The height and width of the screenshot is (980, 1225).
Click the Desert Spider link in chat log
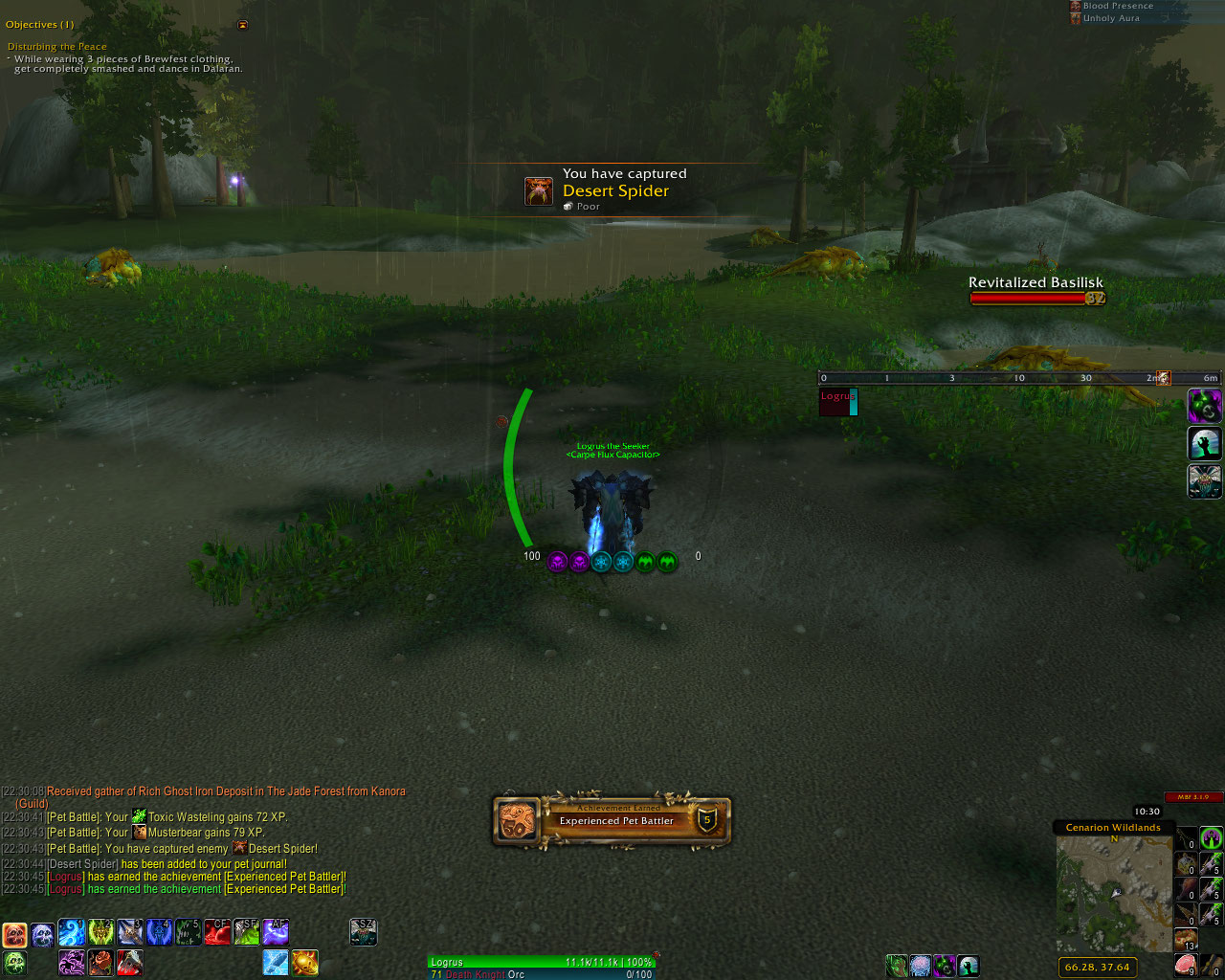coord(281,849)
